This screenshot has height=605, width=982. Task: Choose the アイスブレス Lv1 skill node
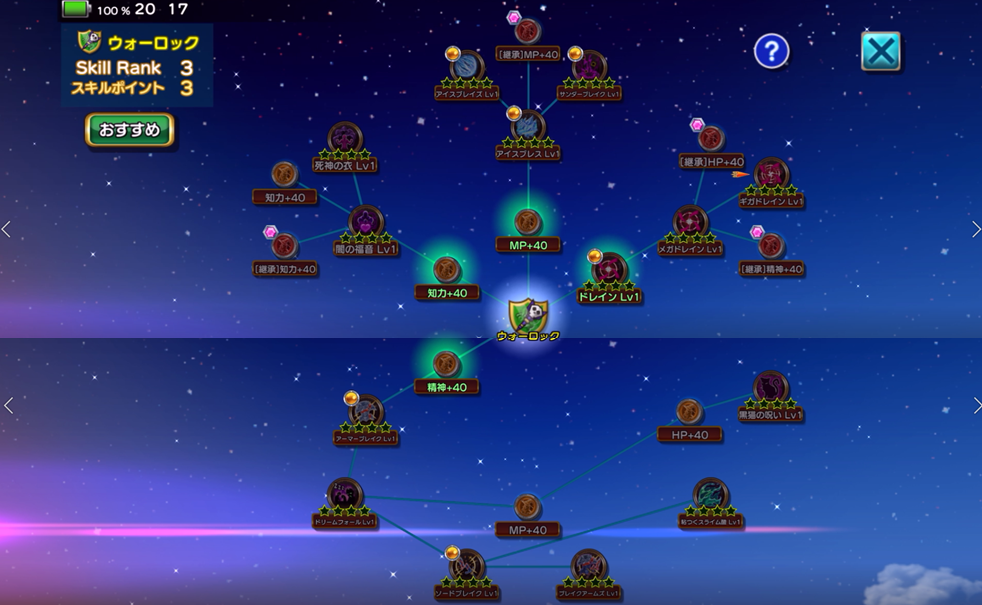527,127
